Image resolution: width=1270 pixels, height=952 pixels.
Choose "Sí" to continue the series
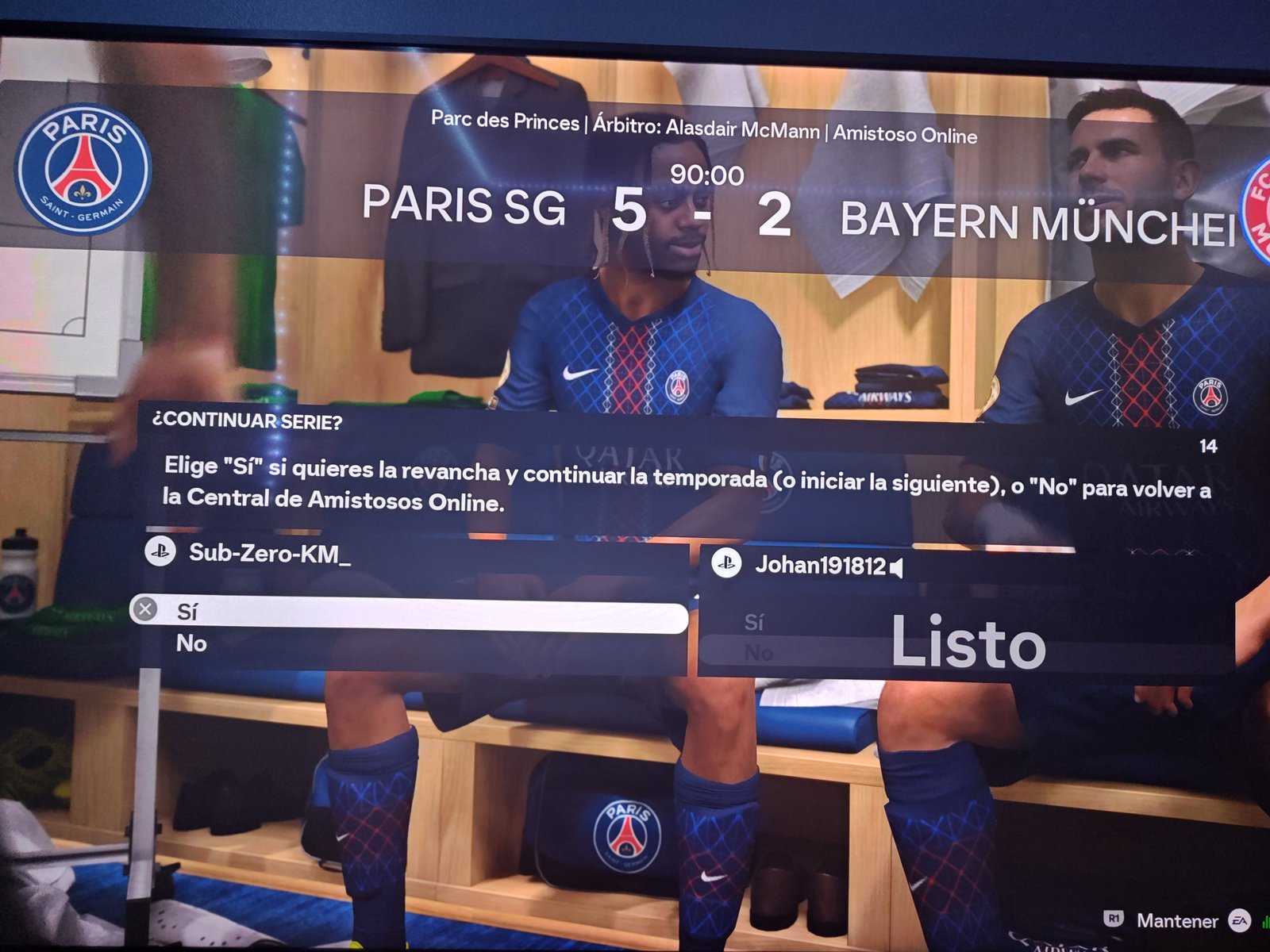[x=408, y=614]
